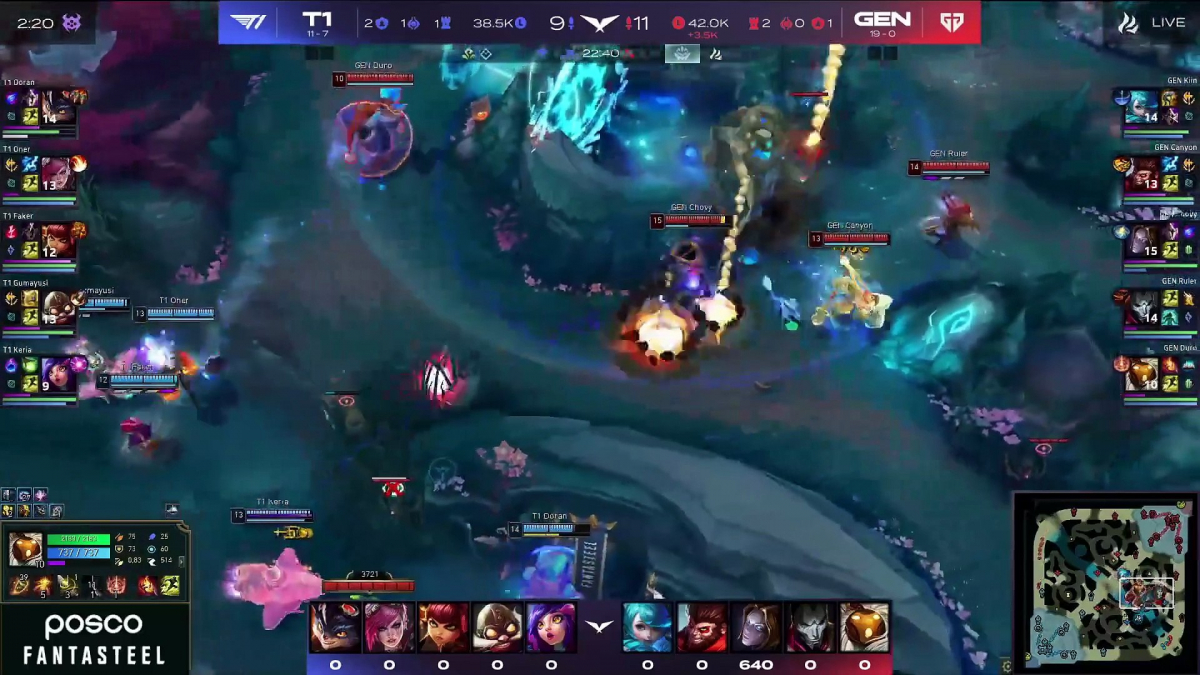Image resolution: width=1200 pixels, height=675 pixels.
Task: Select GEN Kiin's Gwen portrait in the roster
Action: pos(1141,107)
